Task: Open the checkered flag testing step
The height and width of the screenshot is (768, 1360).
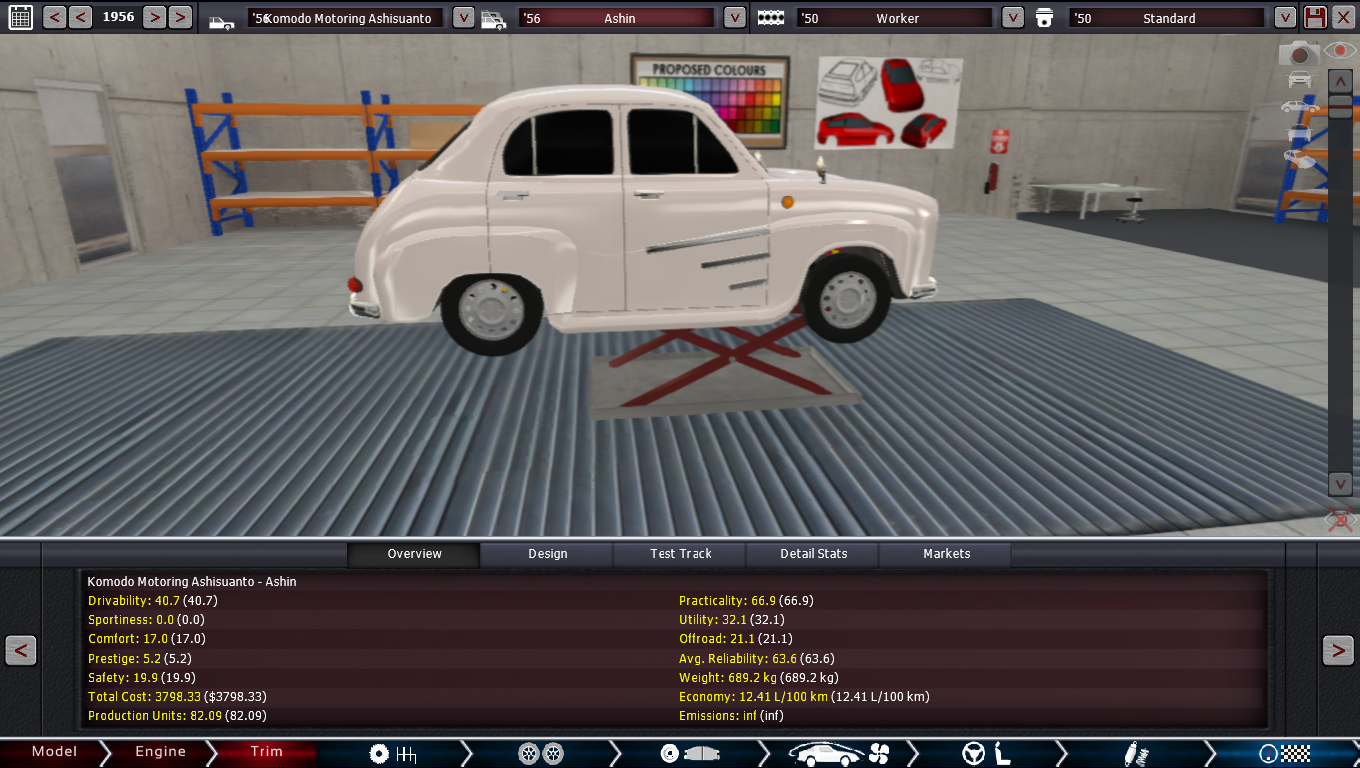Action: 1284,753
